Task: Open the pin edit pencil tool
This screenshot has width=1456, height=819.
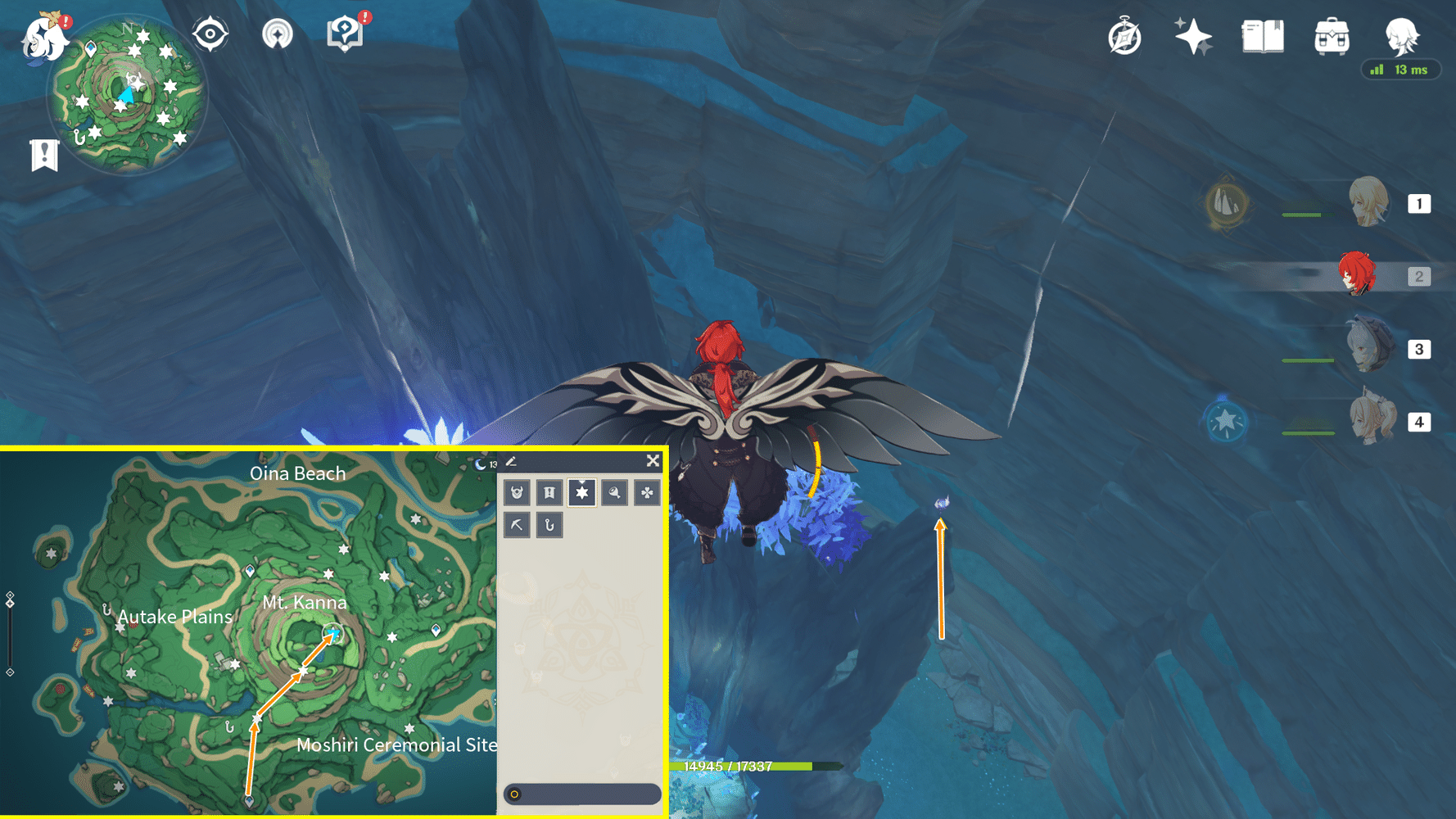Action: point(513,460)
